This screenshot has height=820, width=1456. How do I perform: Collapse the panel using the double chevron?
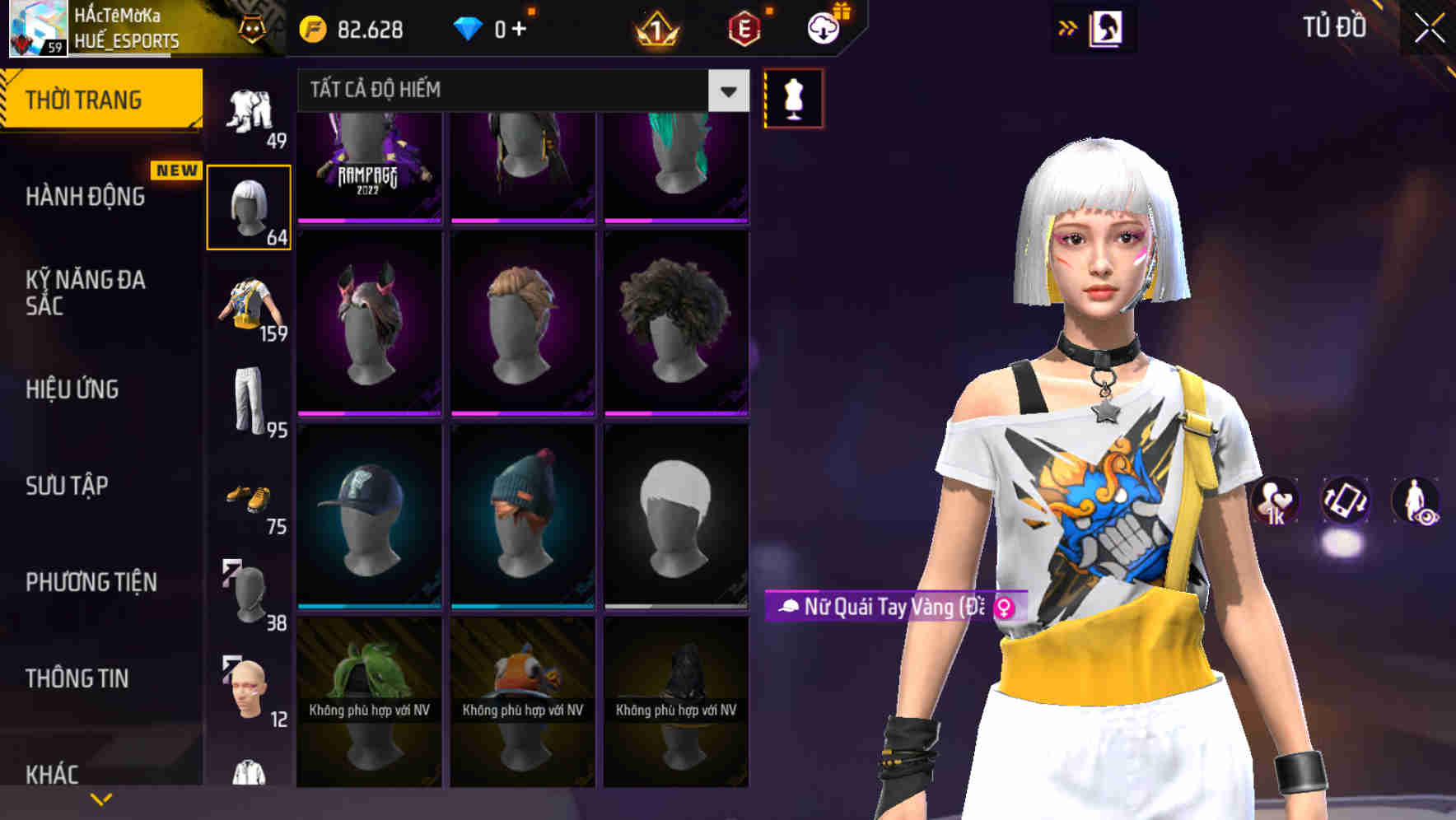click(x=1068, y=27)
